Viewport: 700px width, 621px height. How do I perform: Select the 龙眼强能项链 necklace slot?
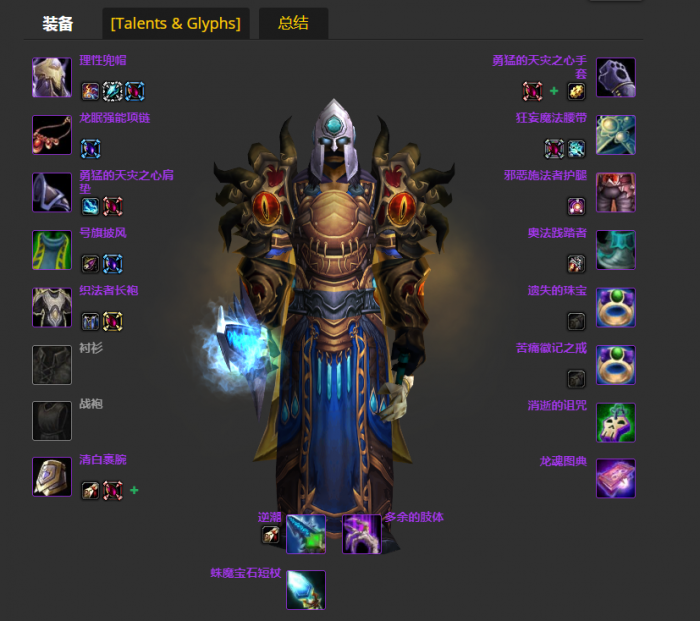coord(51,135)
